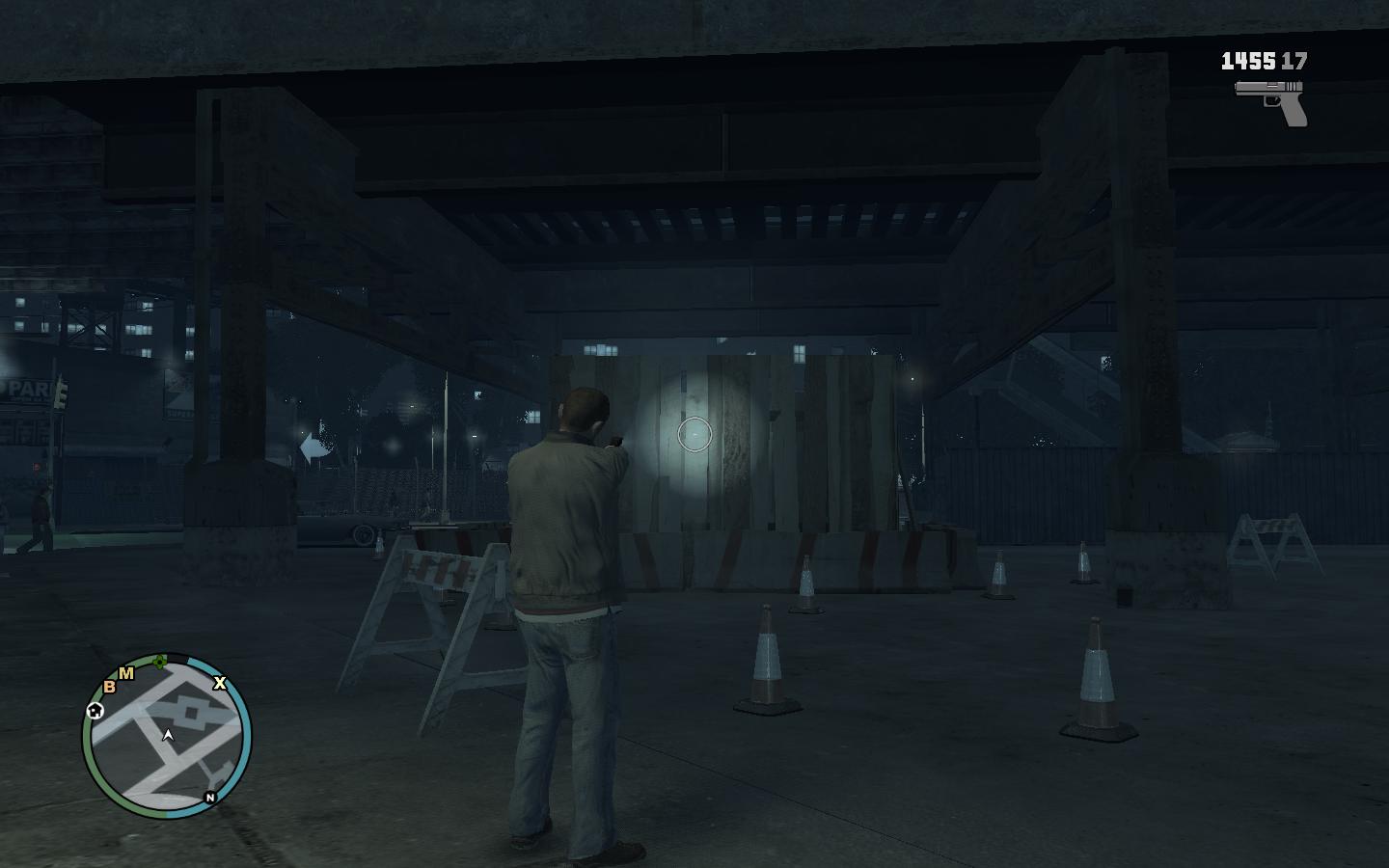Click the north N marker on radar
This screenshot has width=1389, height=868.
[210, 798]
